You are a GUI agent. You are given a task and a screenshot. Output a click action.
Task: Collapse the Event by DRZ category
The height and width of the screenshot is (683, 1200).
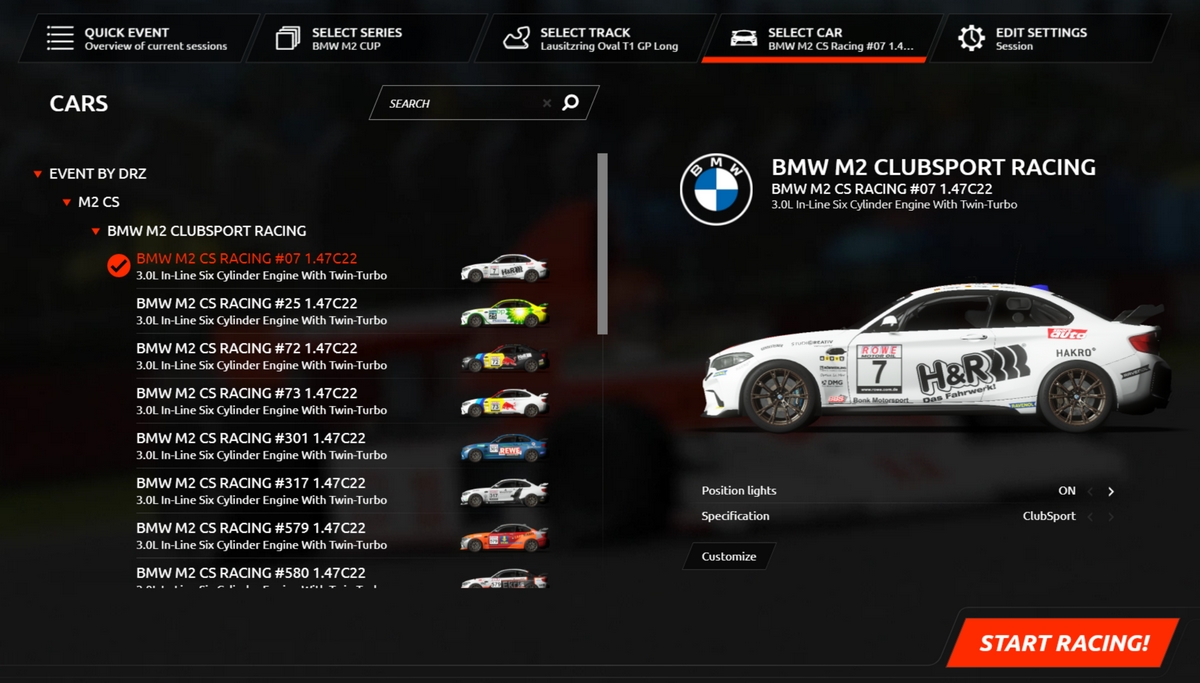coord(39,174)
